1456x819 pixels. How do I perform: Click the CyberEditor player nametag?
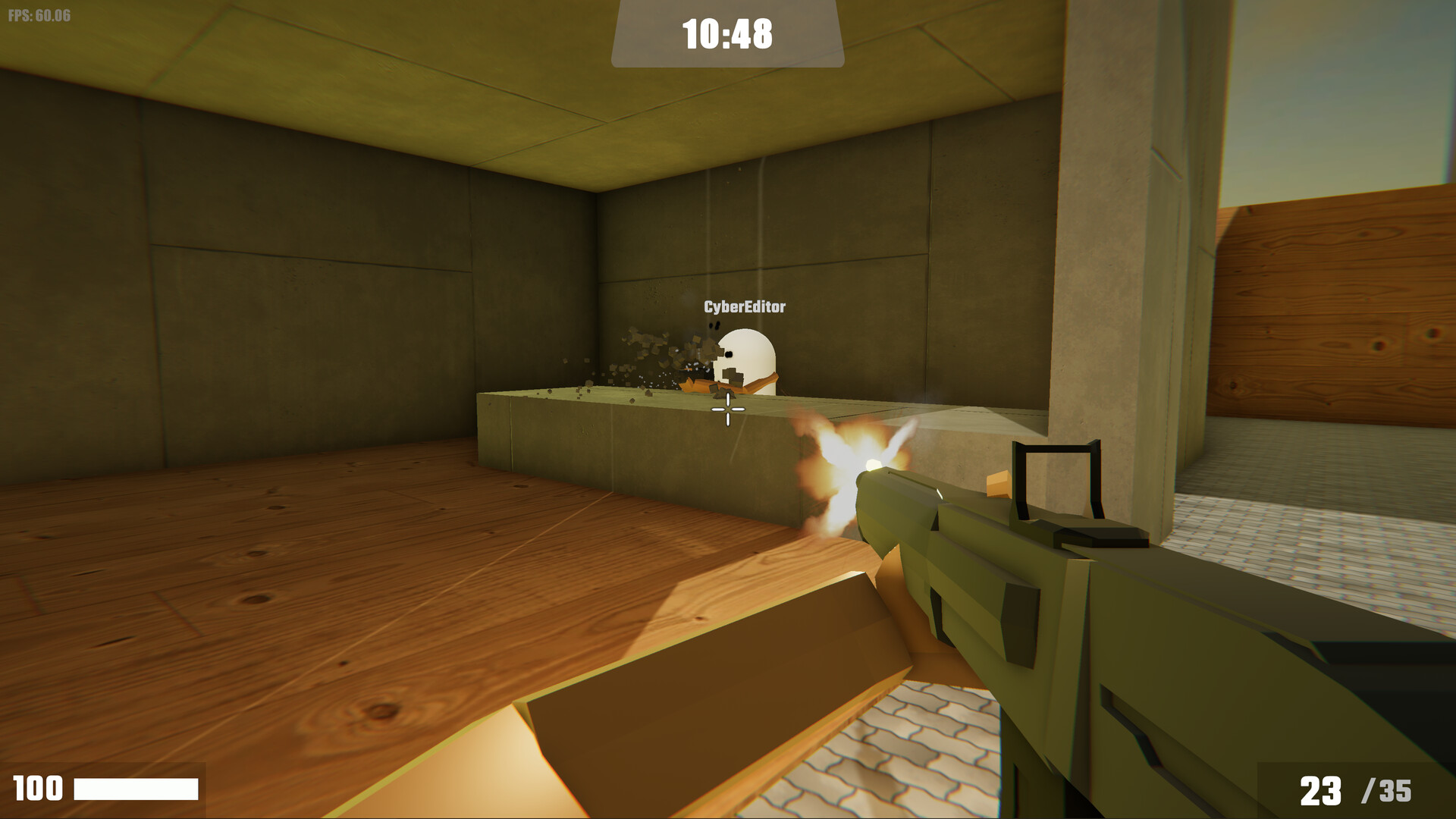(x=744, y=306)
